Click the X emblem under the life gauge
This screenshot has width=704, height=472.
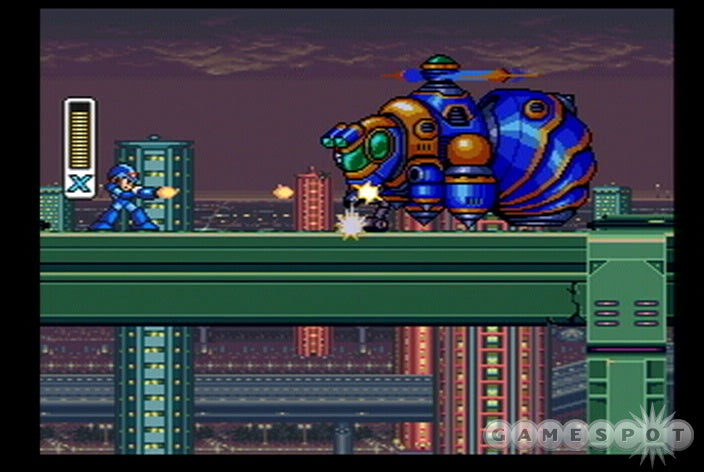point(79,183)
